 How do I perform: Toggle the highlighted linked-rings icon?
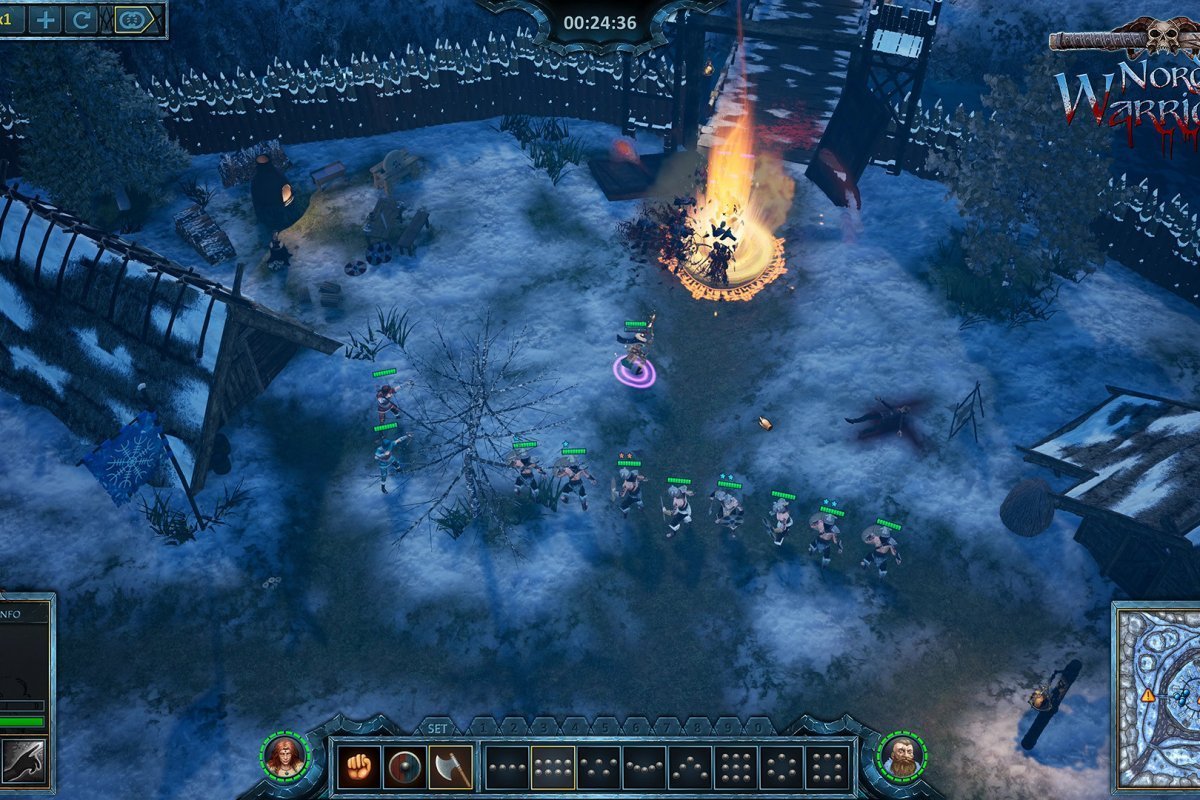pos(132,19)
